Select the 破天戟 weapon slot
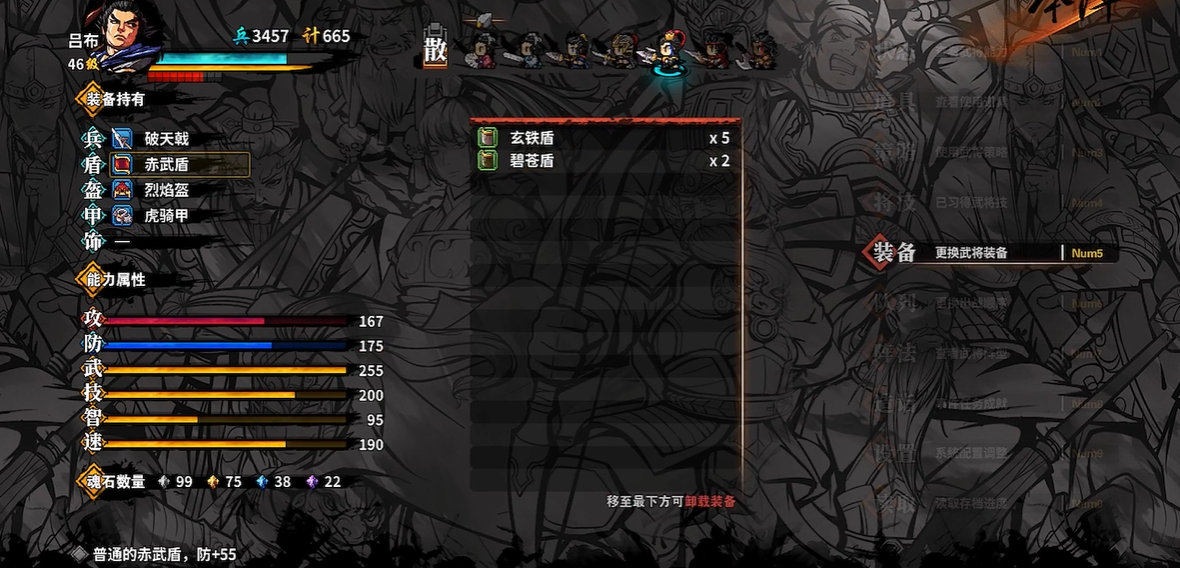Viewport: 1180px width, 568px height. tap(165, 139)
